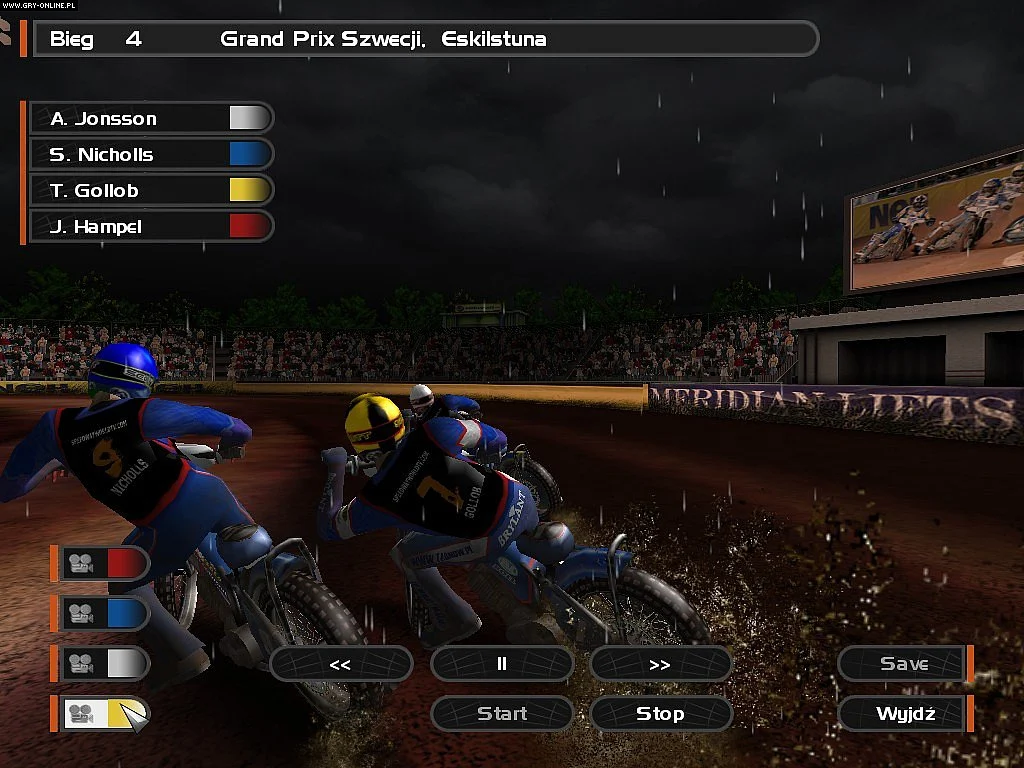Screen dimensions: 1024x768
Task: Pause the replay playback
Action: point(502,664)
